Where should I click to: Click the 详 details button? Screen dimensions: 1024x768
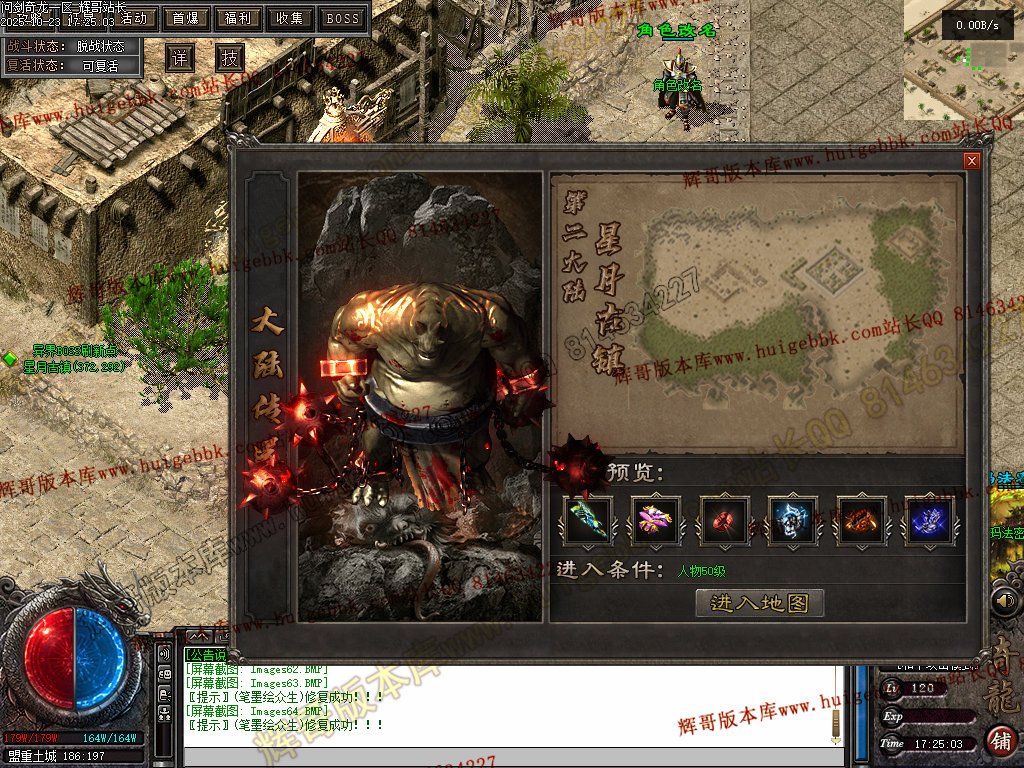point(179,58)
